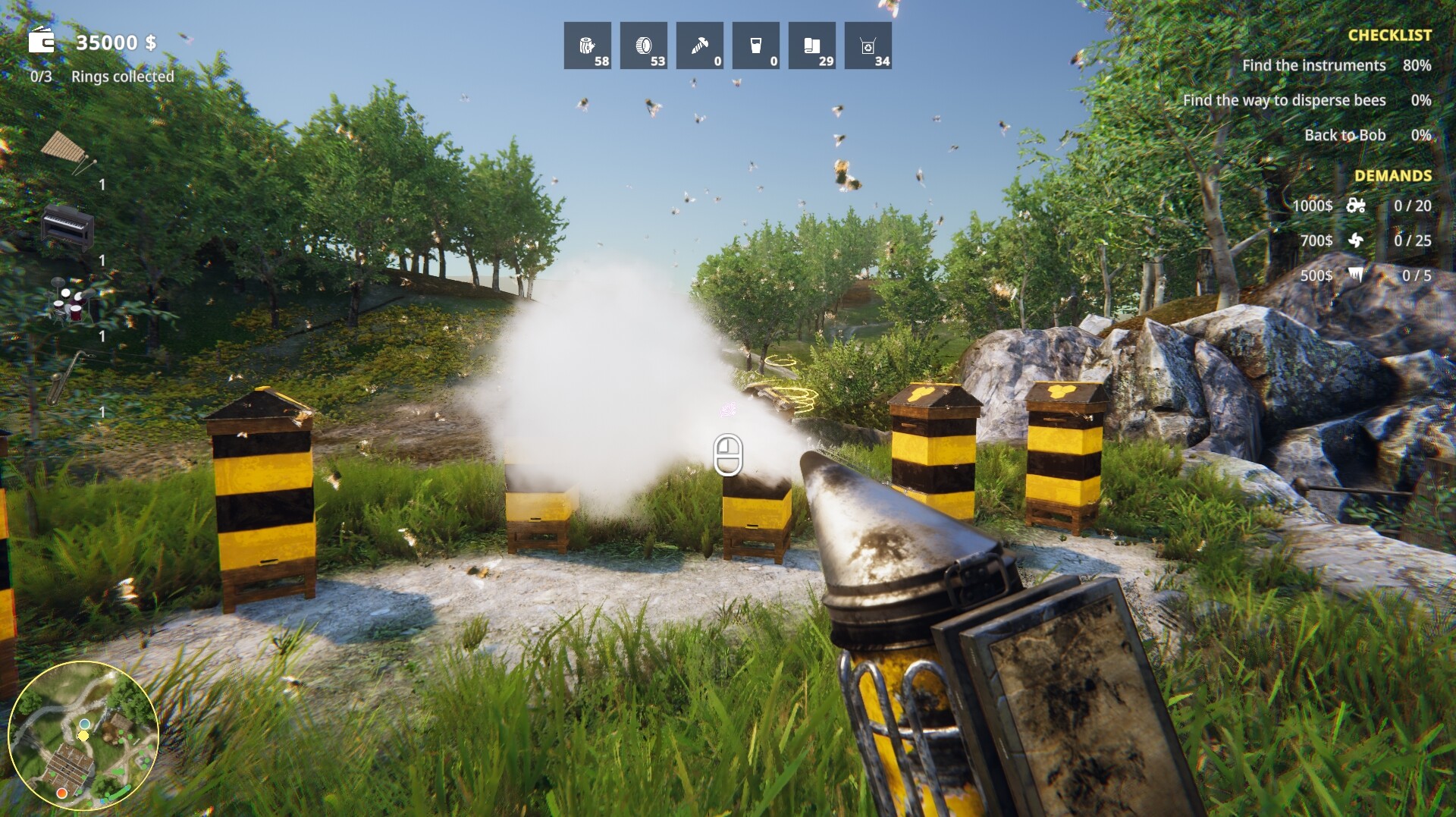The image size is (1456, 817).
Task: Click the mouse button prompt above the beehive
Action: coord(730,455)
